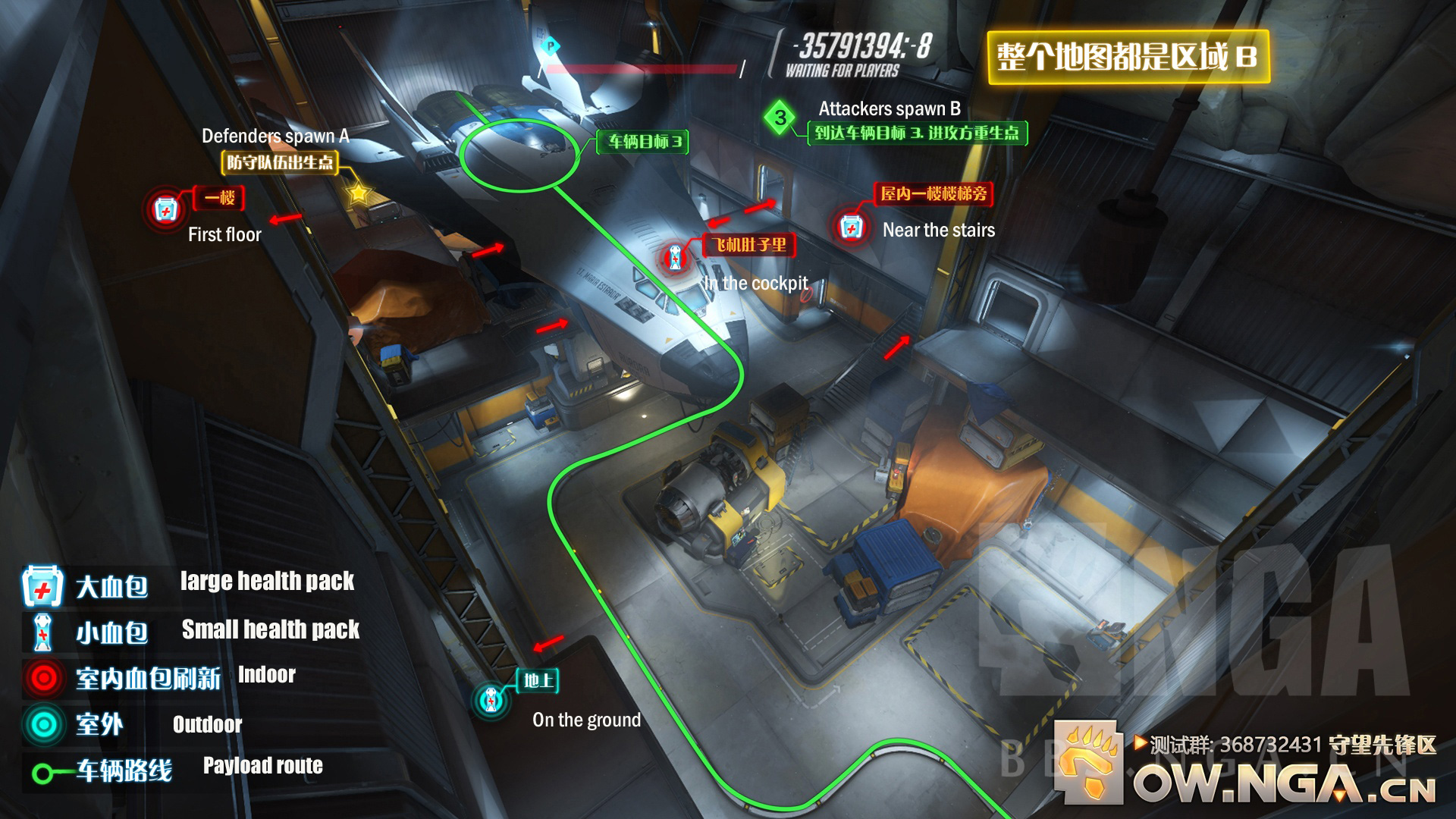Open the OW.NGA.CN paw logo
This screenshot has width=1456, height=819.
1090,761
